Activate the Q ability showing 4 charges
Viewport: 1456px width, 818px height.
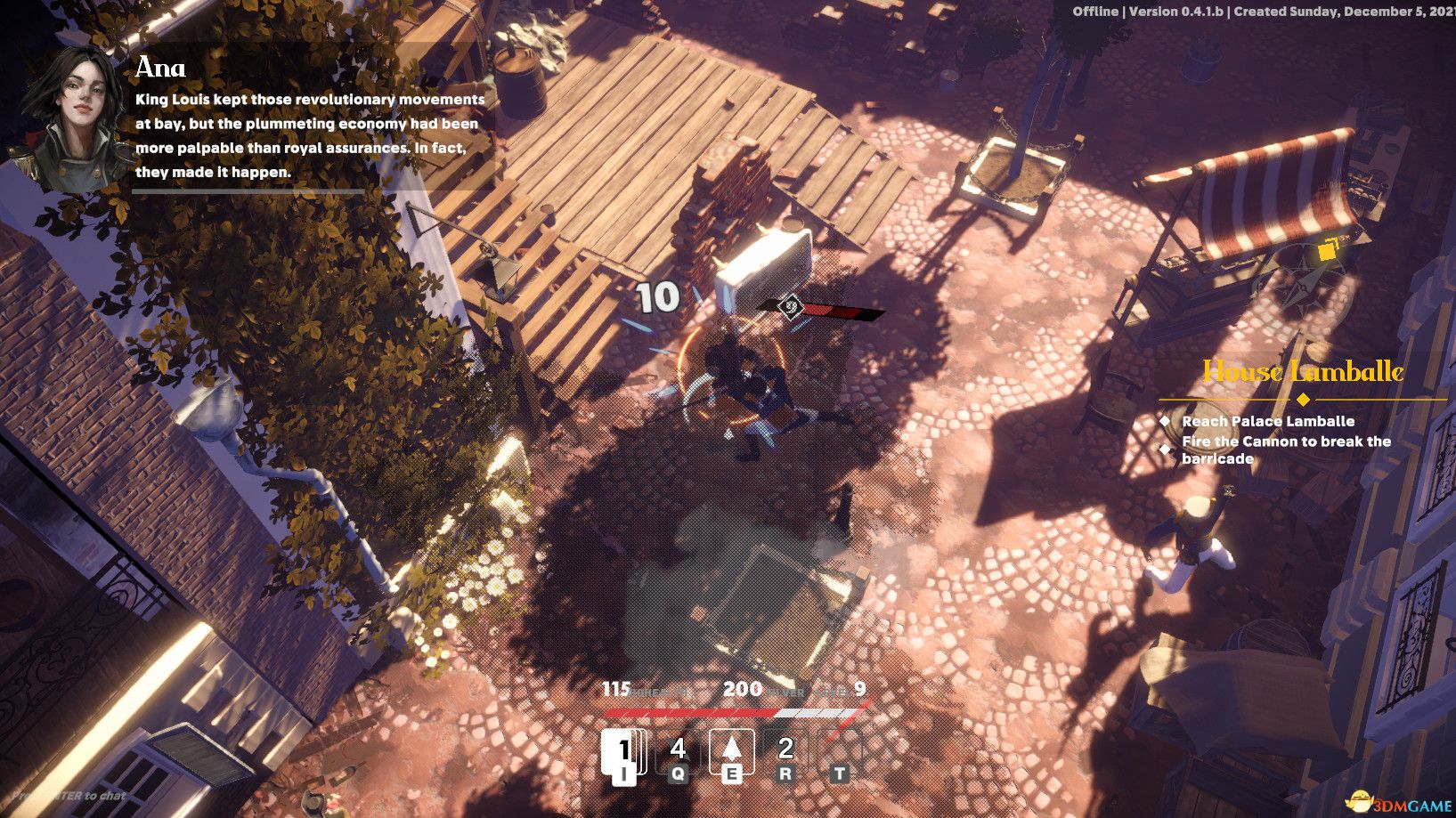678,751
